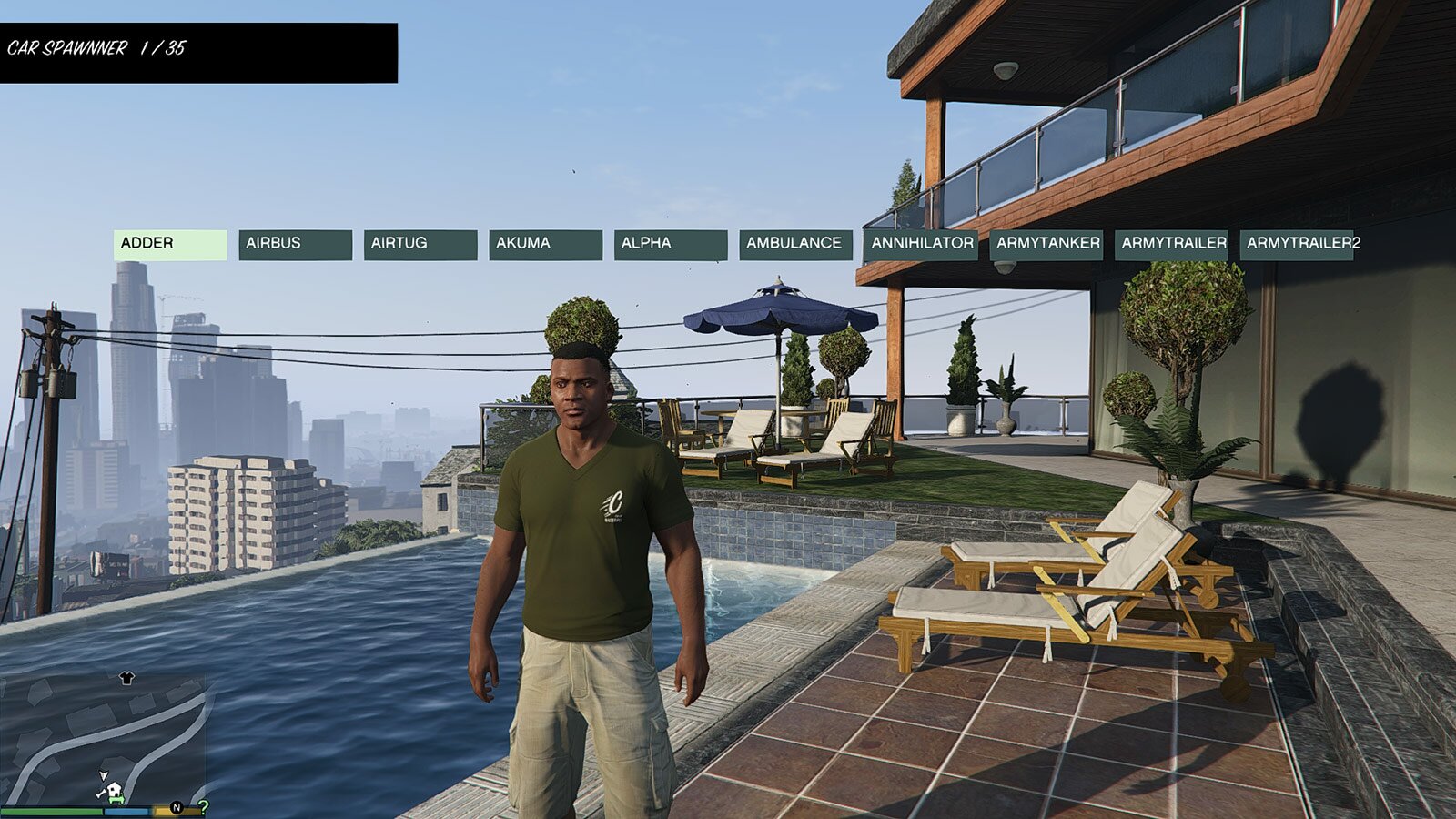Choose AIRBUS from the car spawner
This screenshot has width=1456, height=819.
point(295,244)
